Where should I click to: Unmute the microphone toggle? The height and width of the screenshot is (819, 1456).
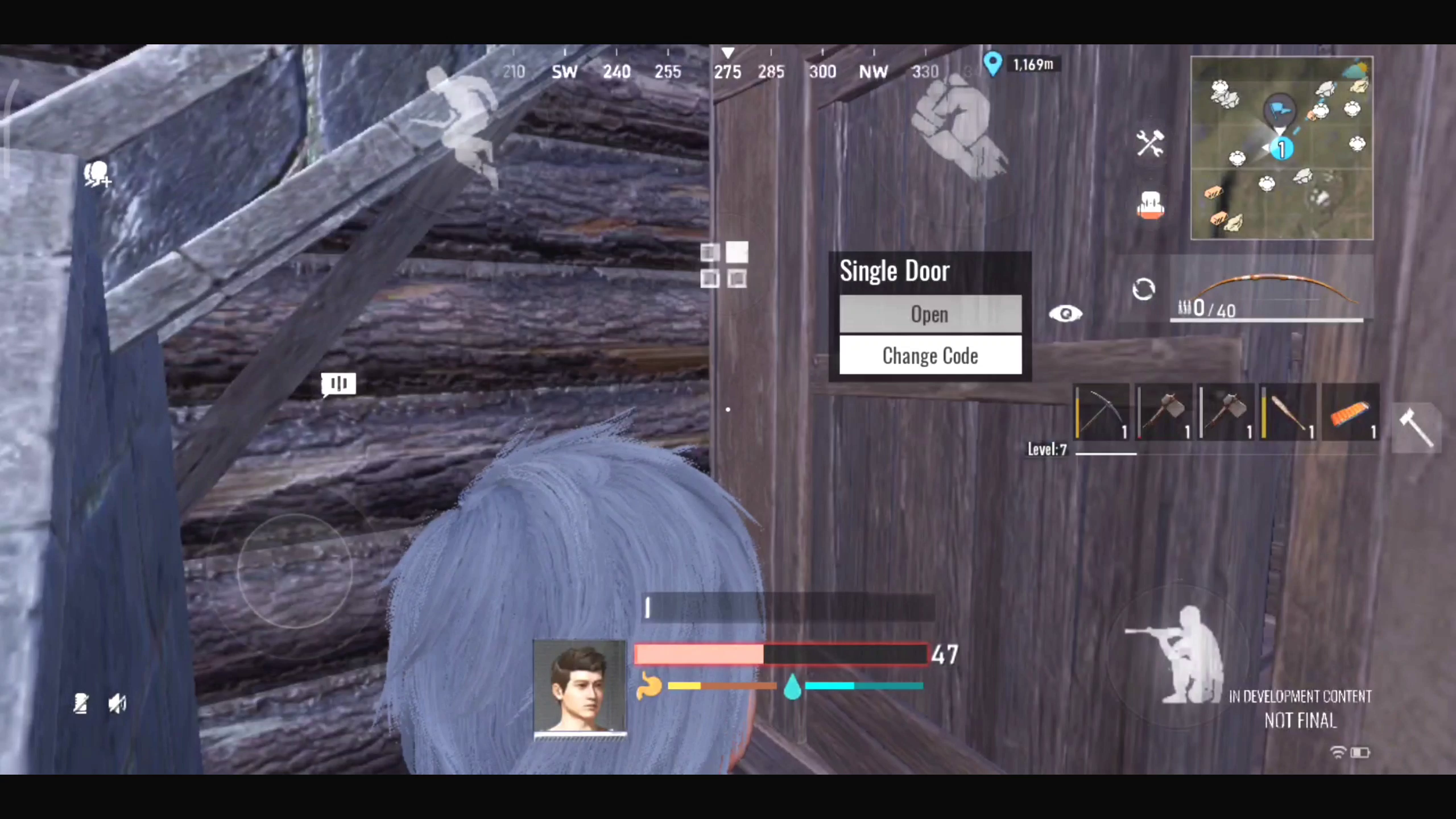coord(81,704)
